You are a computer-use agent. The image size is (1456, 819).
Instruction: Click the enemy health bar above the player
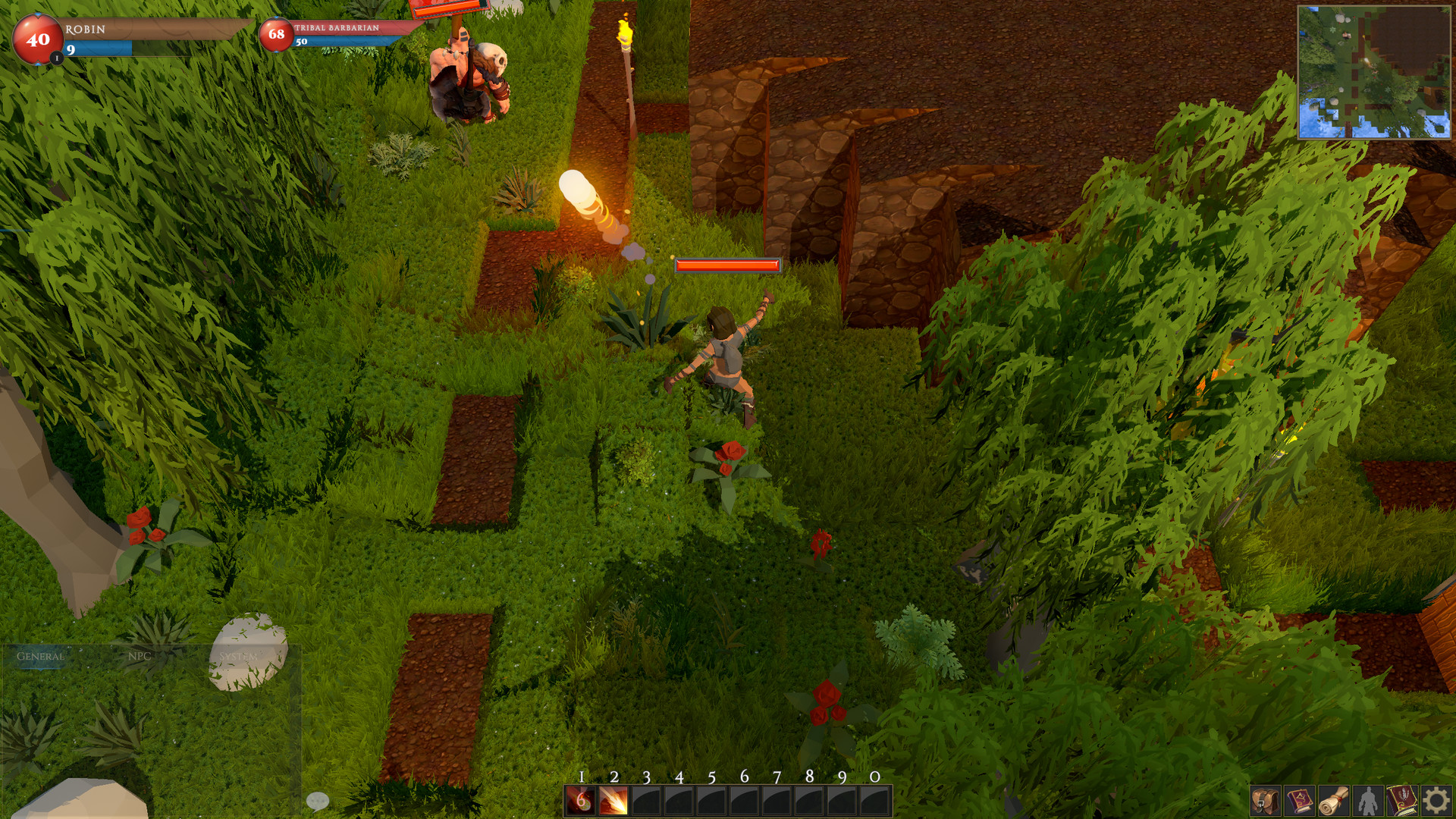click(726, 267)
